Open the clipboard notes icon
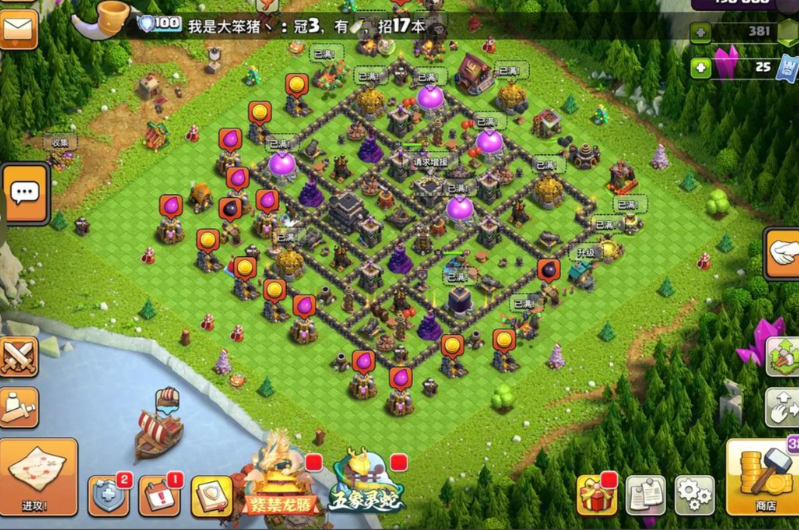Screen dimensions: 799x530 tap(646, 494)
